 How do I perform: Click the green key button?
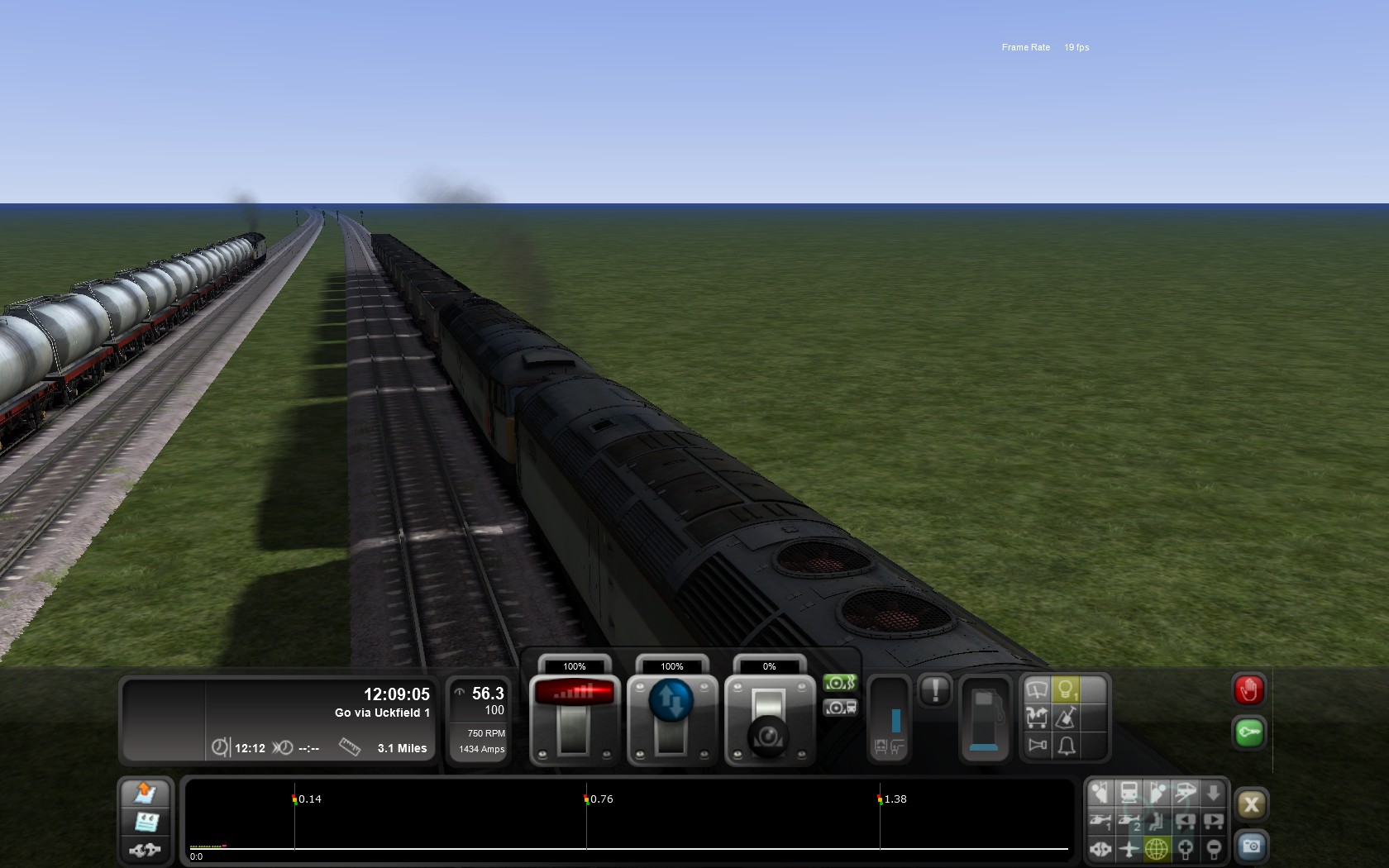pyautogui.click(x=1248, y=732)
